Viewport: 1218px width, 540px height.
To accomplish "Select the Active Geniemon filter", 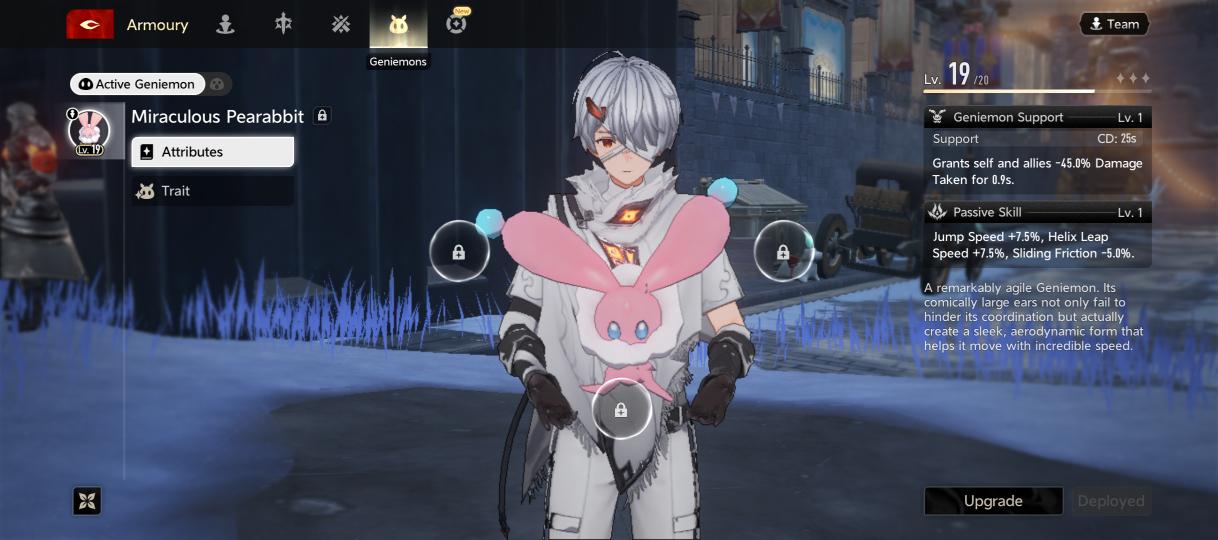I will click(138, 84).
